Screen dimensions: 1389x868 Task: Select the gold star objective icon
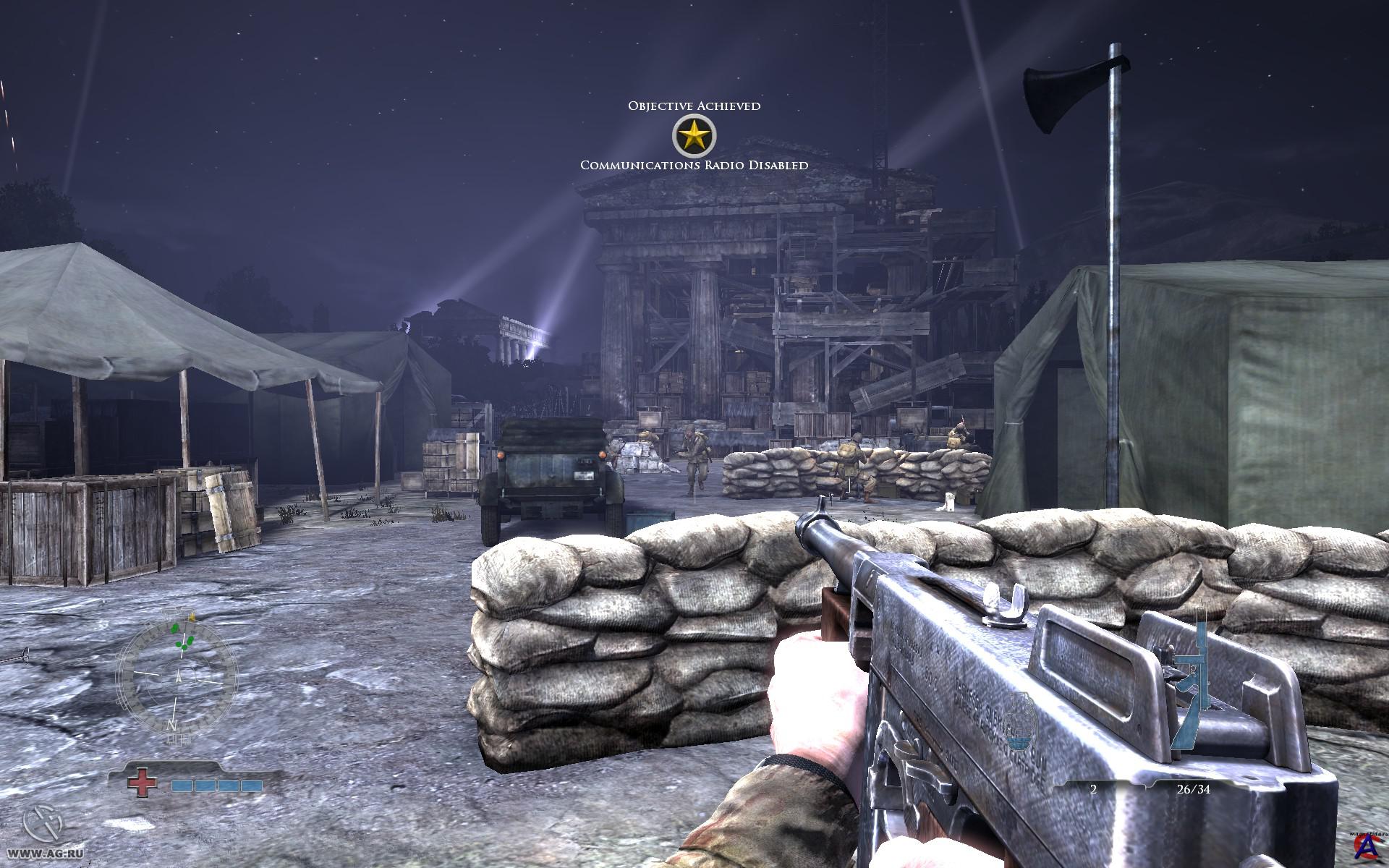tap(694, 135)
